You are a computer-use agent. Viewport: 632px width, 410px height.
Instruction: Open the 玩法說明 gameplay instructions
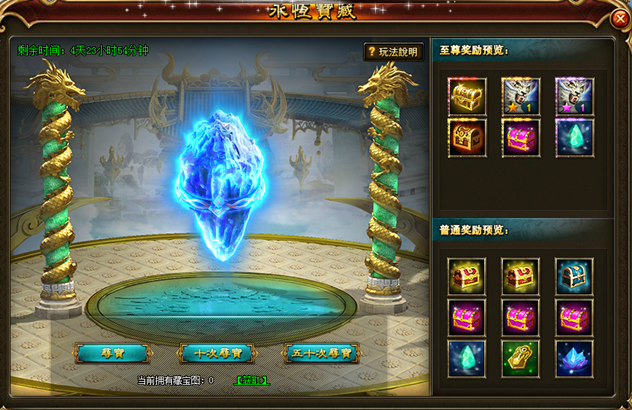coord(392,51)
